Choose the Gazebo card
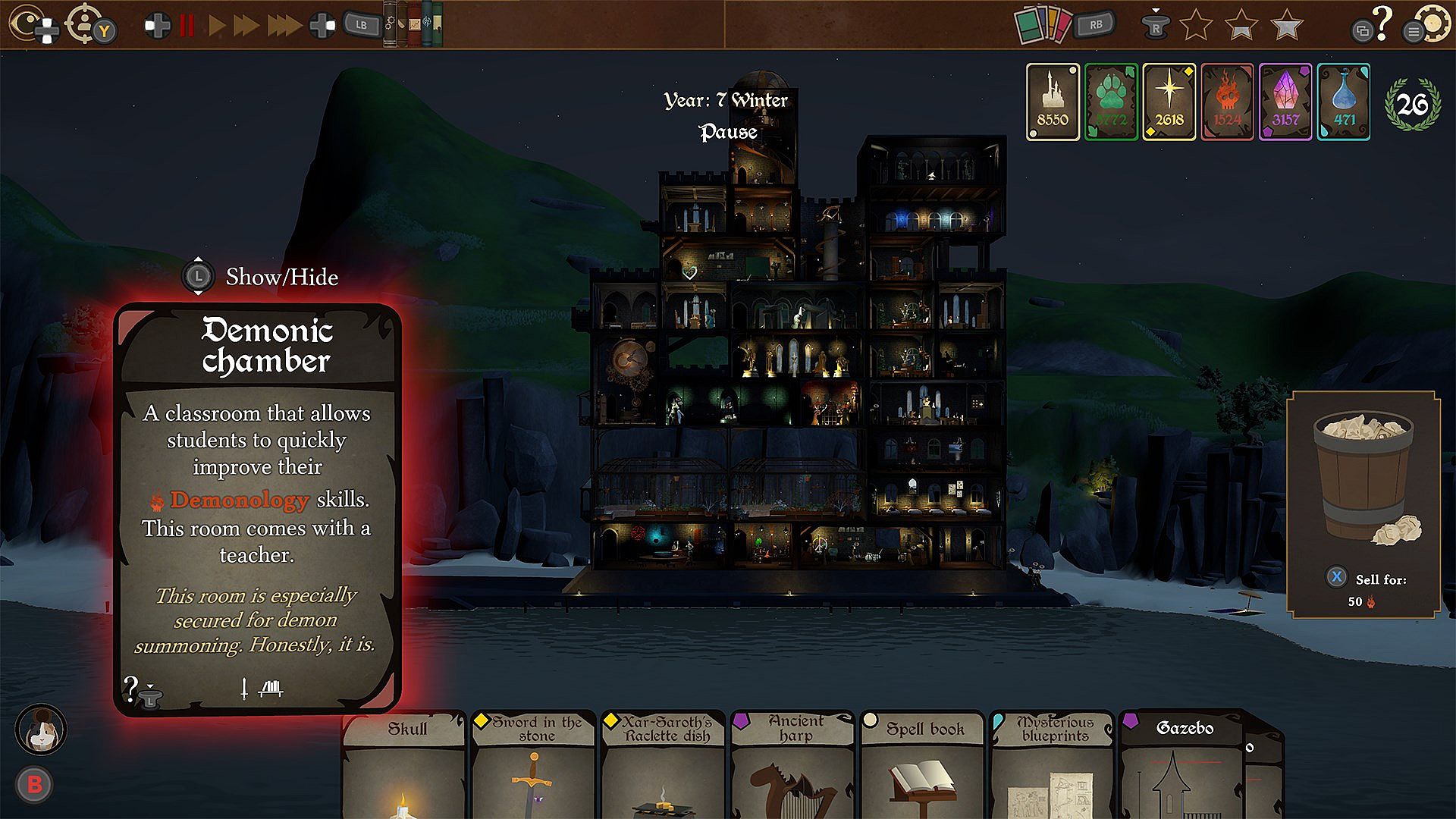1456x819 pixels. [x=1181, y=766]
